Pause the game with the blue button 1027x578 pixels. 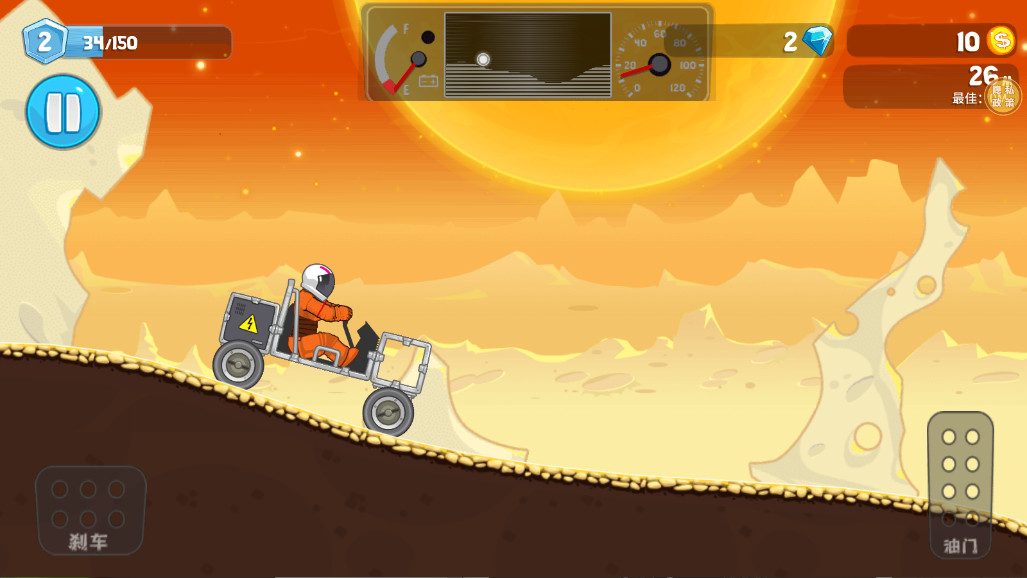(63, 111)
